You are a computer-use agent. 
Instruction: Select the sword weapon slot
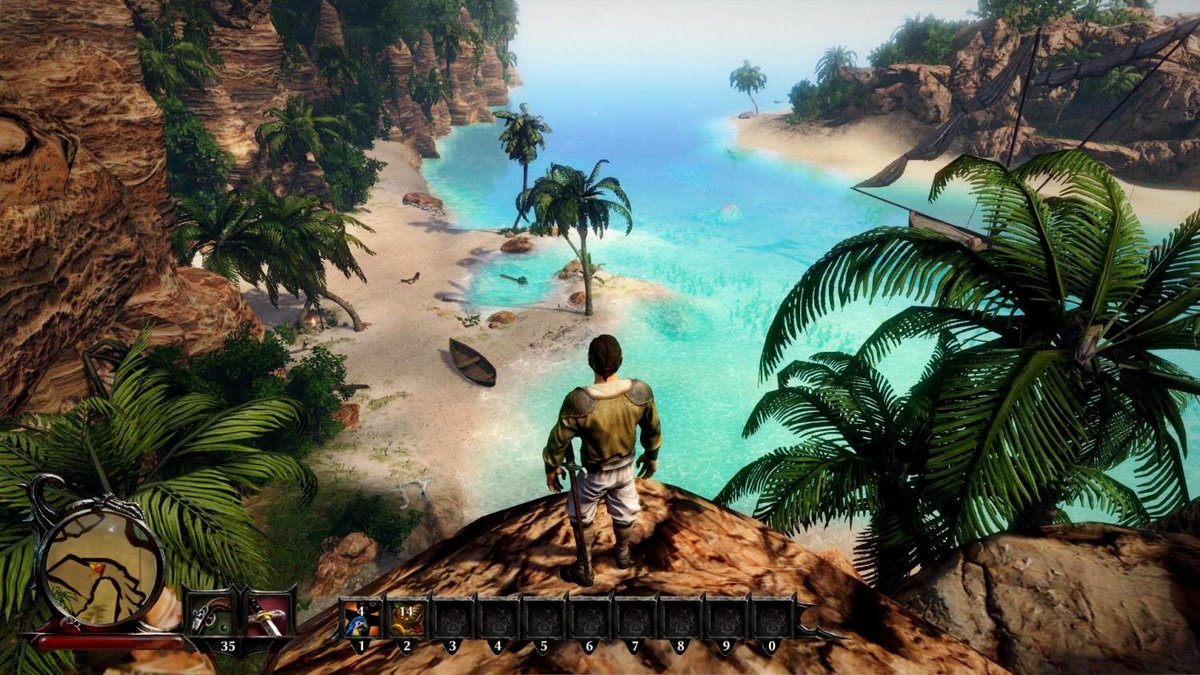(268, 617)
